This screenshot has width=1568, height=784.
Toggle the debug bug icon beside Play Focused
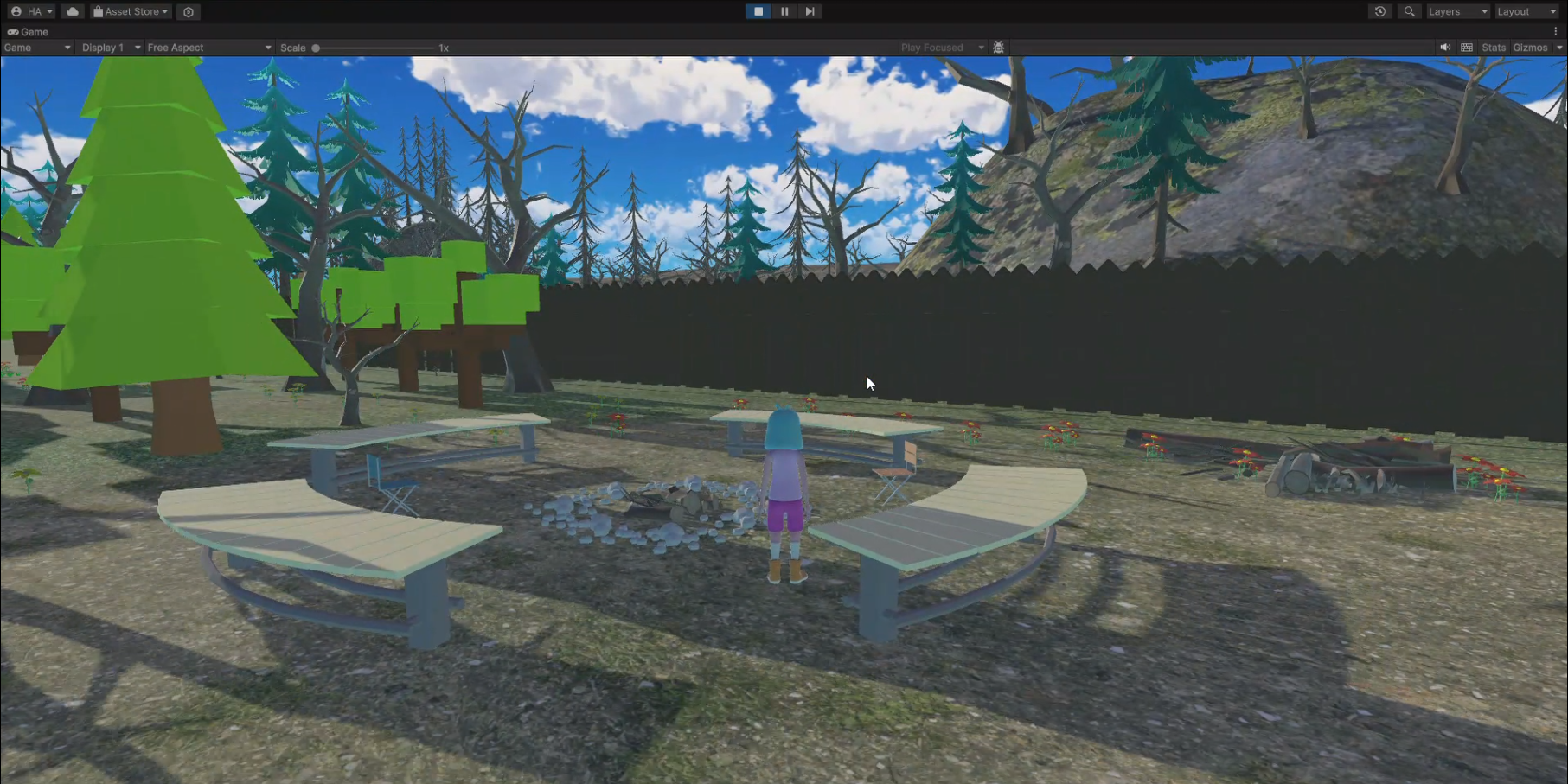coord(998,48)
